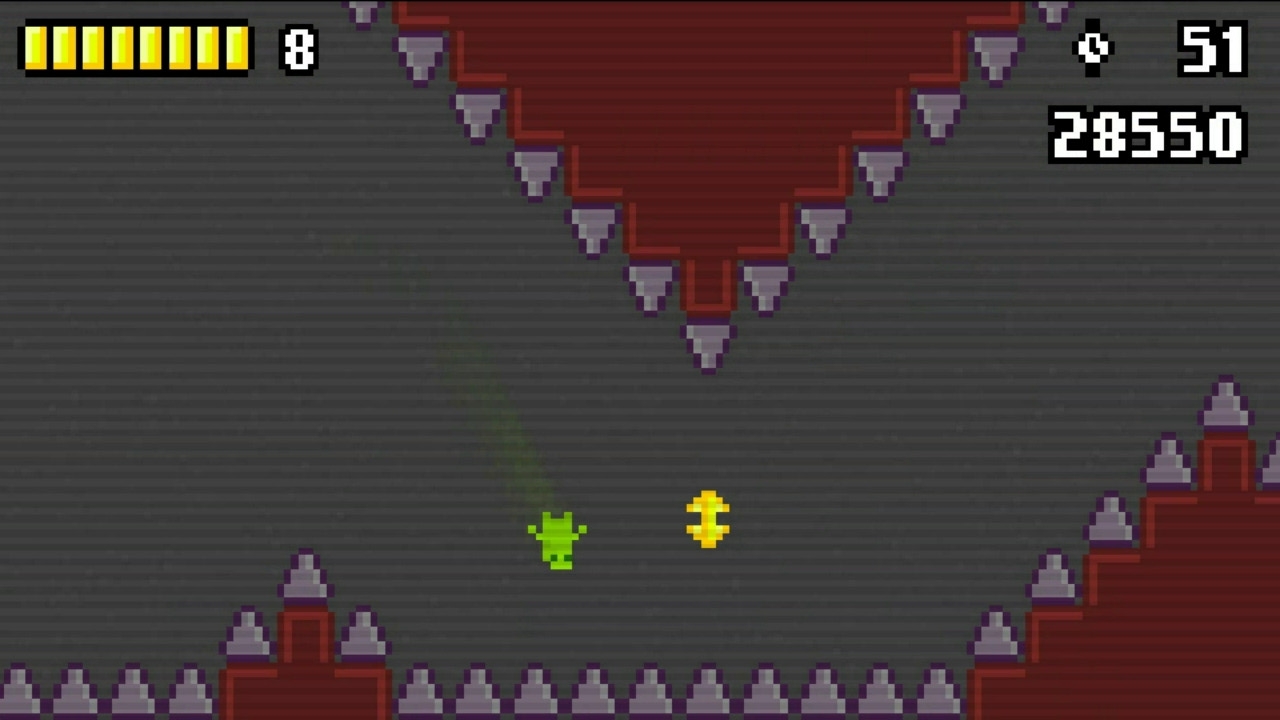Click the clock icon beside the 51 counter
The width and height of the screenshot is (1280, 720).
click(x=1091, y=47)
